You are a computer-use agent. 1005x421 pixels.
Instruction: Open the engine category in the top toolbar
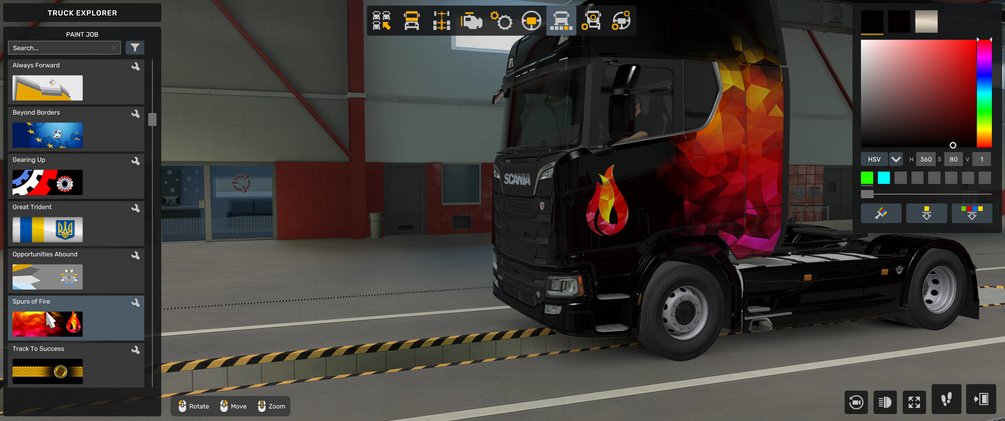tap(471, 21)
